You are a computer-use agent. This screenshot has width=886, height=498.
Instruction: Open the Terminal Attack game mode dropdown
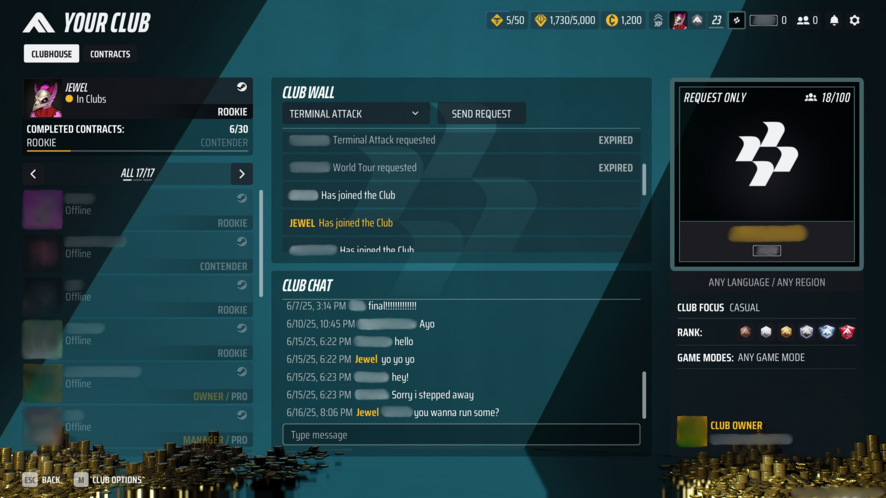(355, 114)
